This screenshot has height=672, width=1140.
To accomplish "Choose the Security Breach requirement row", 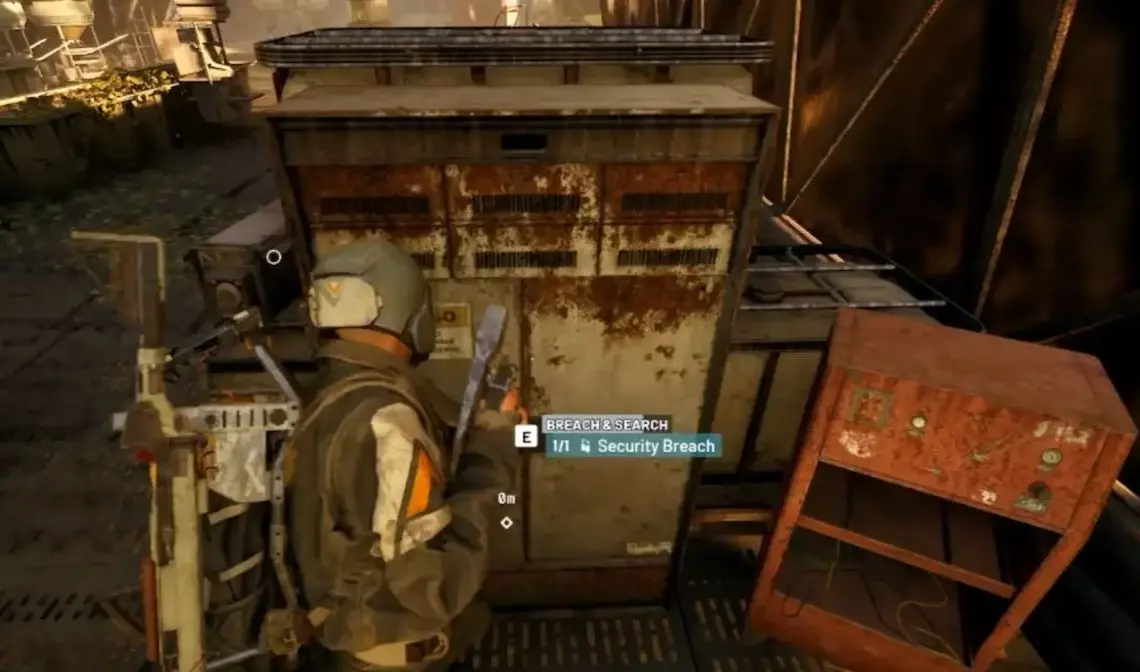I will tap(633, 446).
